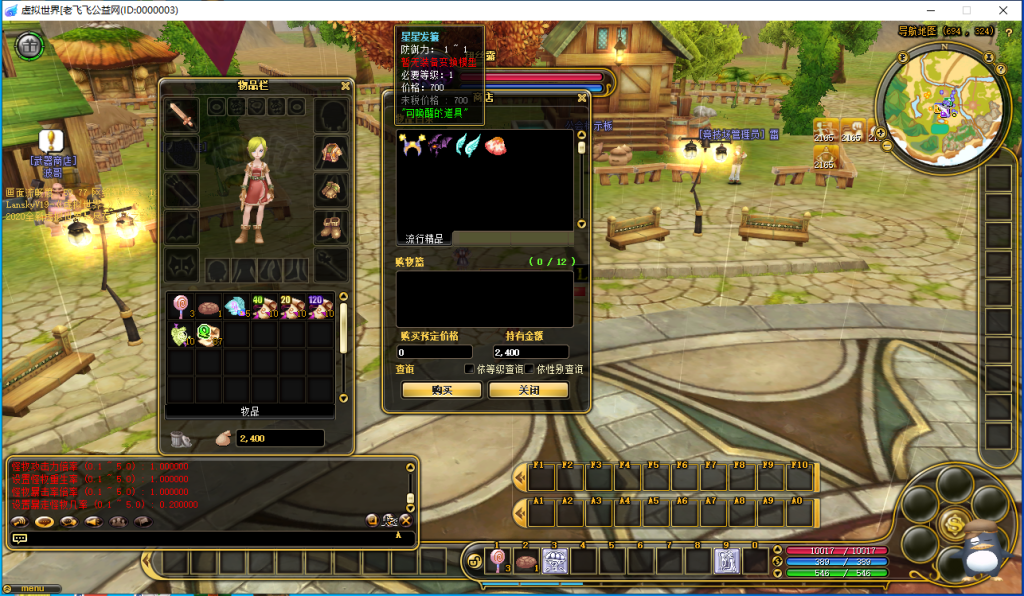The width and height of the screenshot is (1024, 596).
Task: Close the 物品栏 inventory window
Action: point(345,86)
